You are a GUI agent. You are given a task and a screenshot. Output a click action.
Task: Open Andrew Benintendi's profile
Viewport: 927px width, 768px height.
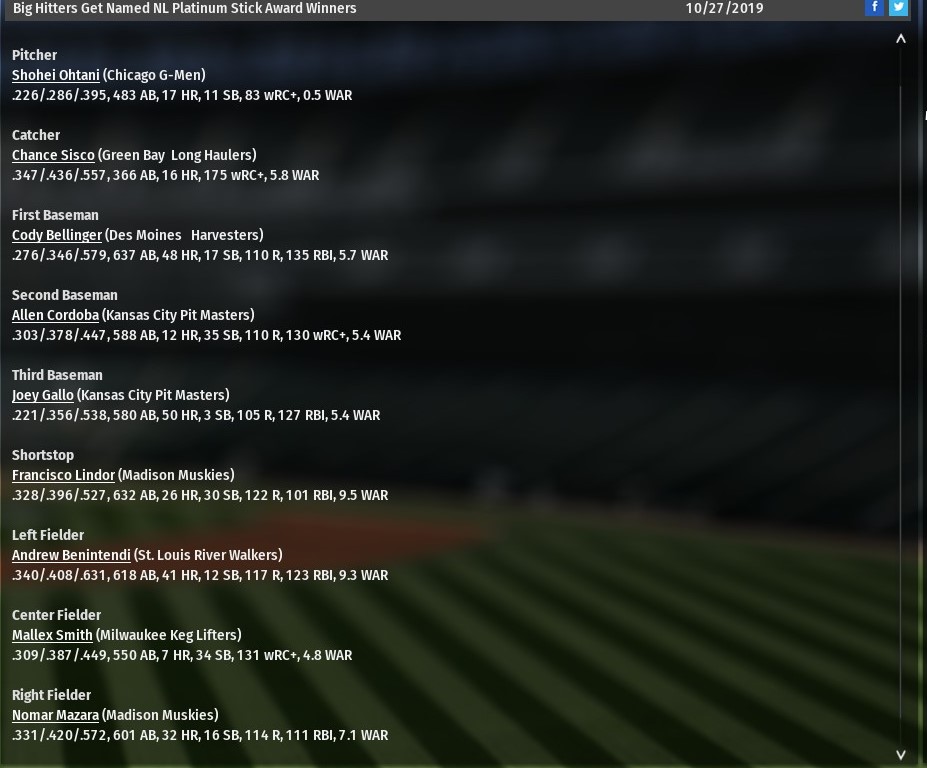71,555
